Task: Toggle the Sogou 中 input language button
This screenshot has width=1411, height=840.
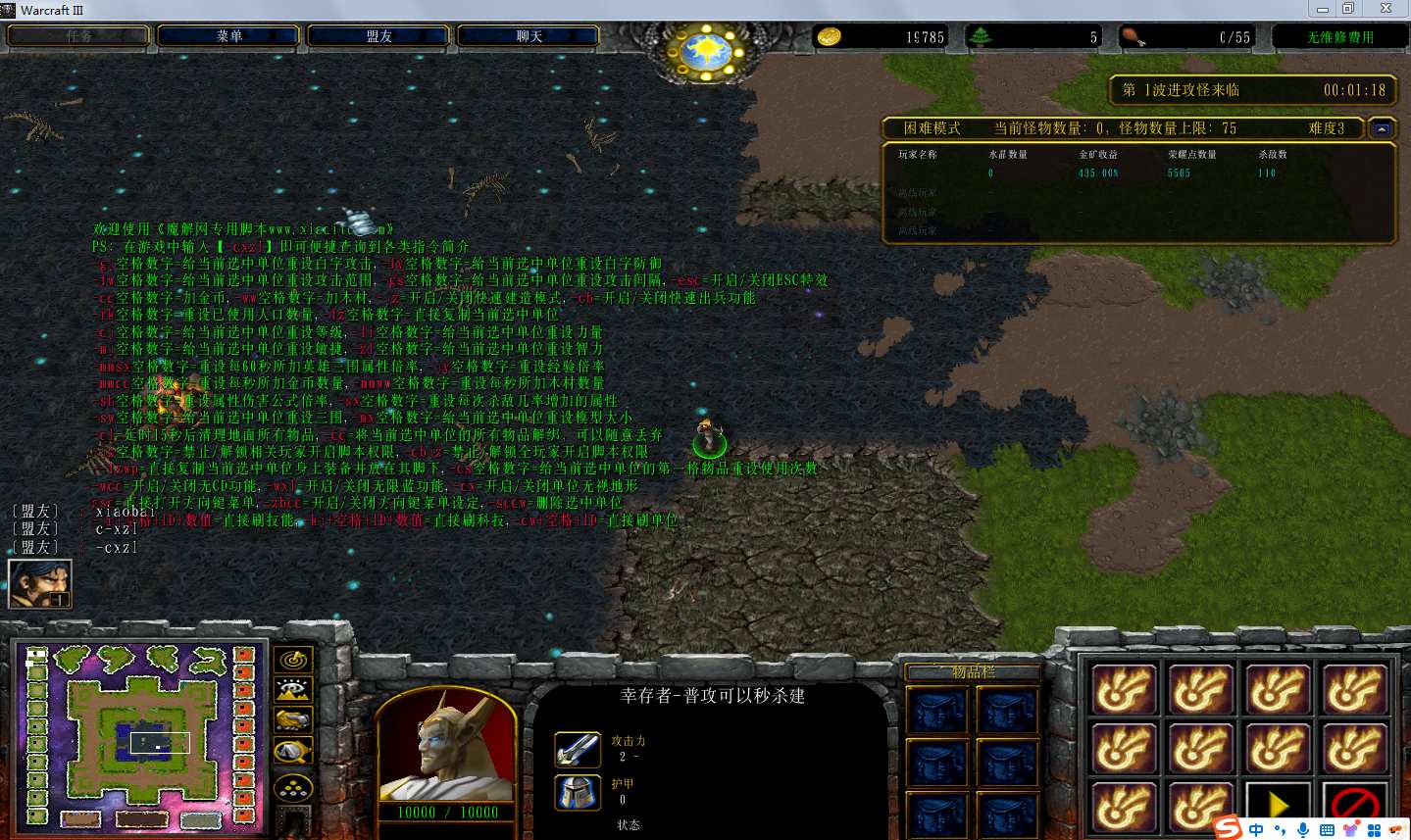Action: click(x=1256, y=830)
